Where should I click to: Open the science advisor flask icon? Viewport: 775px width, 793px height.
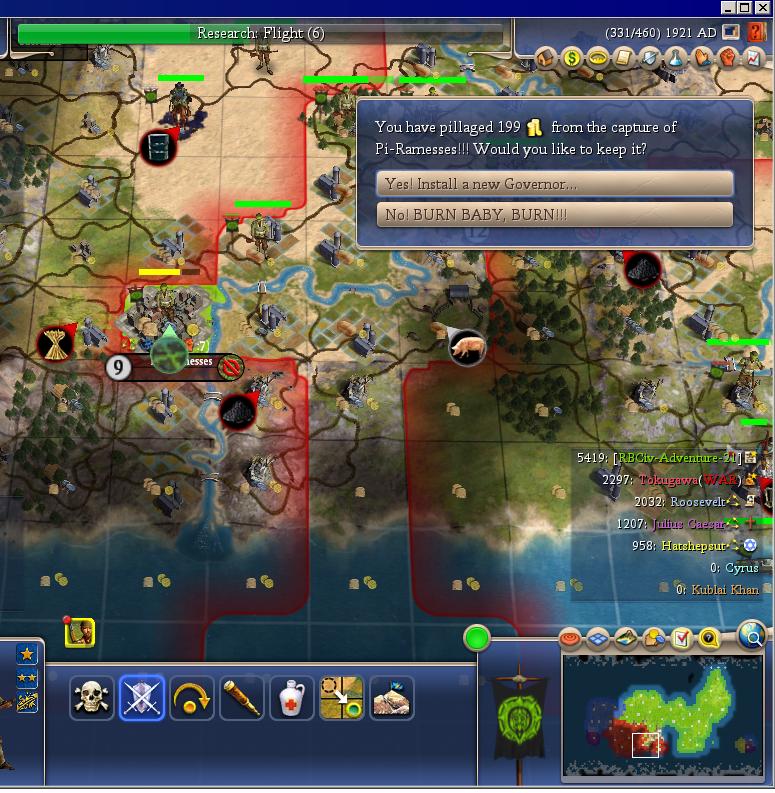click(677, 58)
